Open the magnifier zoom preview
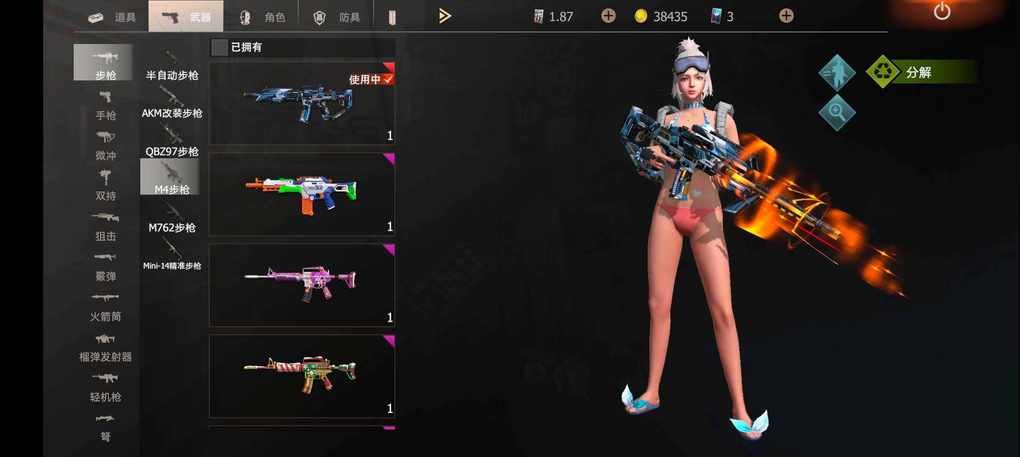This screenshot has height=457, width=1020. [x=837, y=112]
